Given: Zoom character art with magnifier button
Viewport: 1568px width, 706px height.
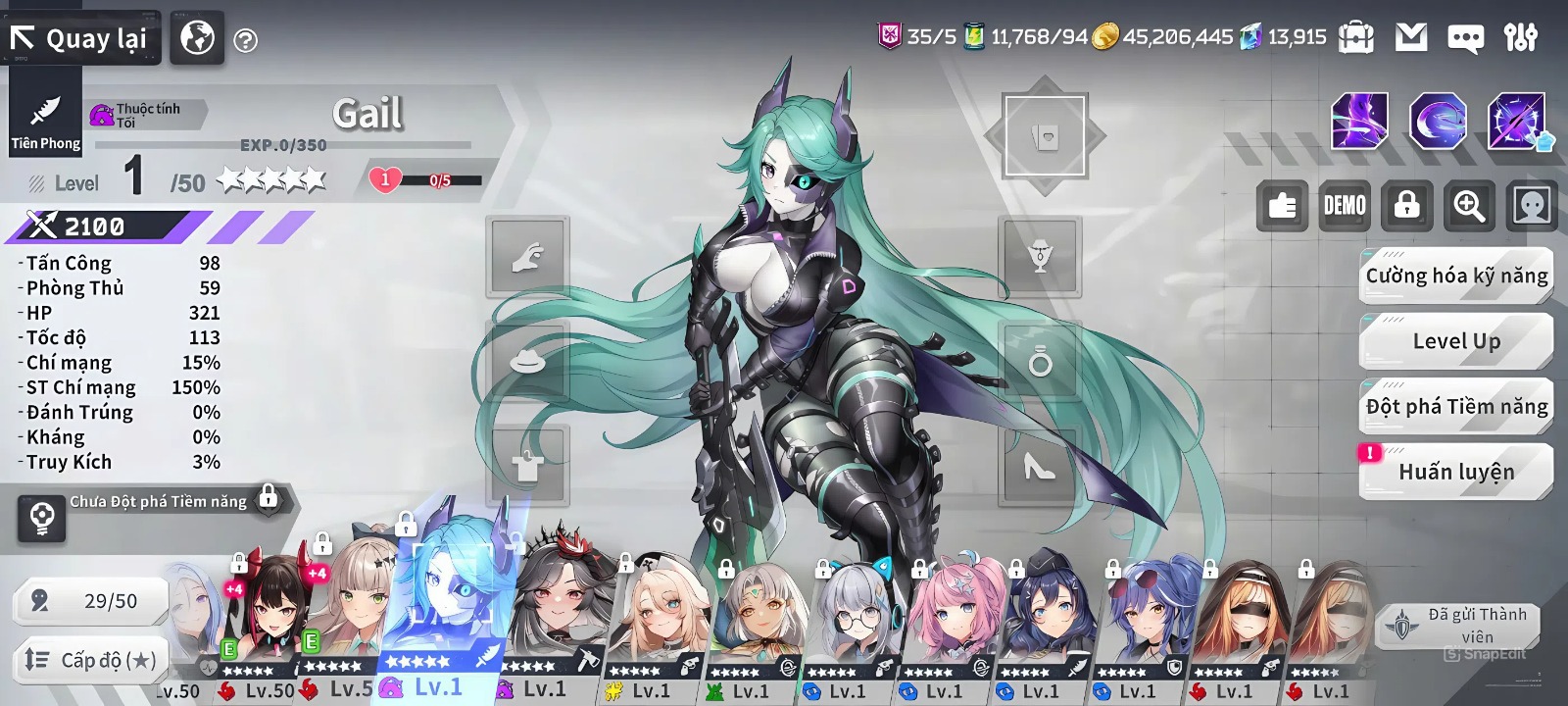Looking at the screenshot, I should [x=1469, y=206].
